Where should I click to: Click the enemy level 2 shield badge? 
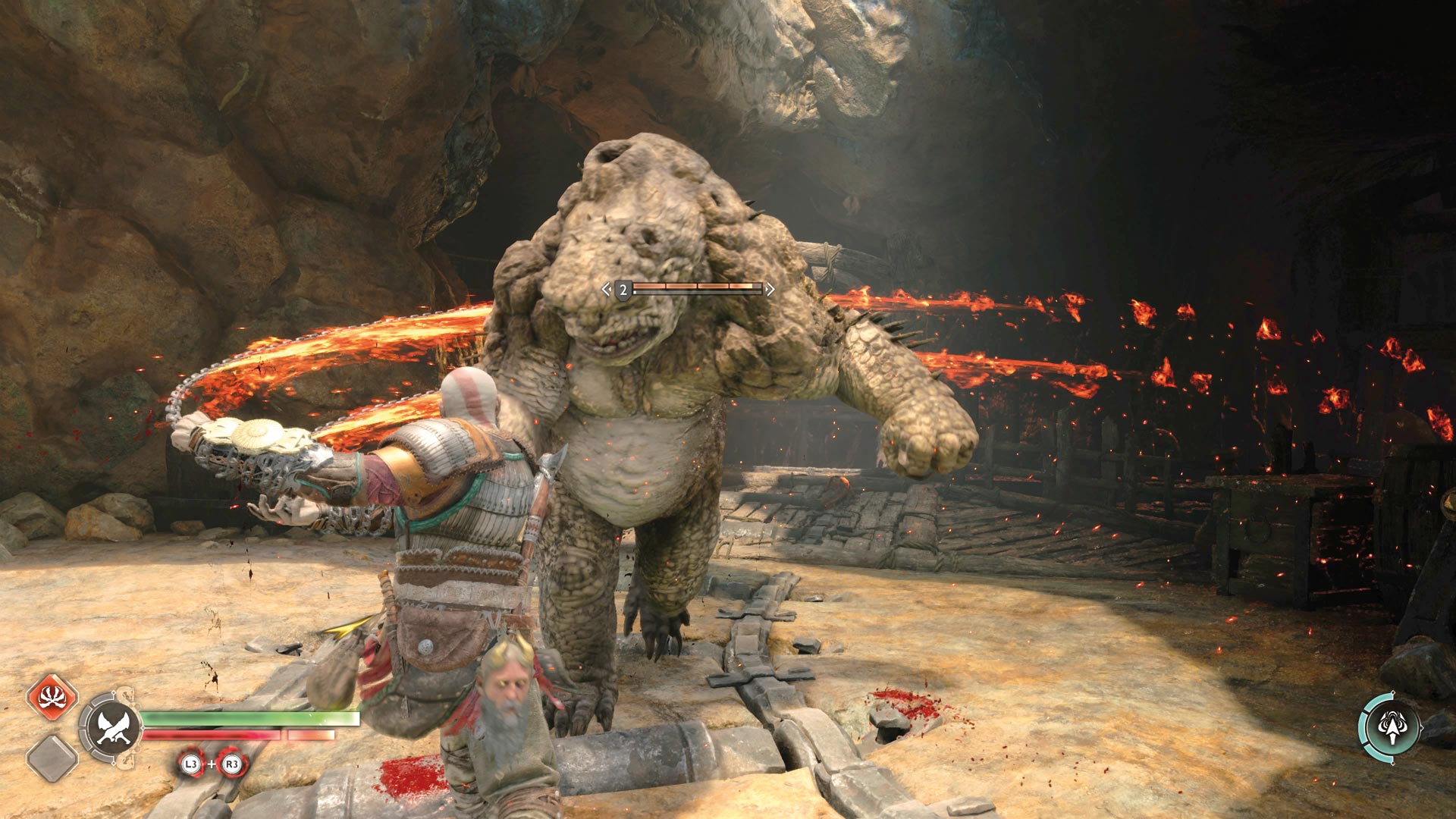point(623,290)
